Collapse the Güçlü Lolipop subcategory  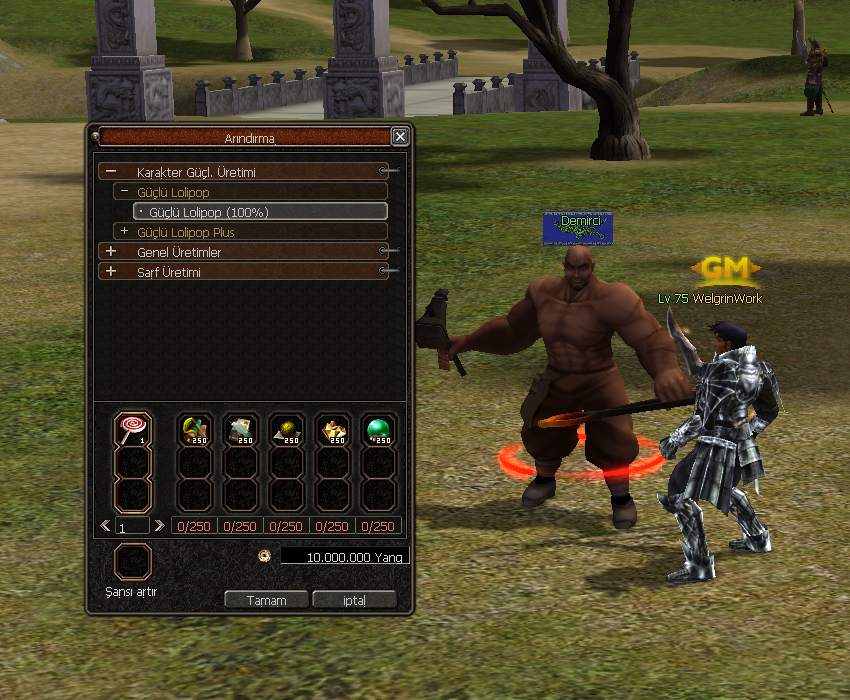click(124, 192)
